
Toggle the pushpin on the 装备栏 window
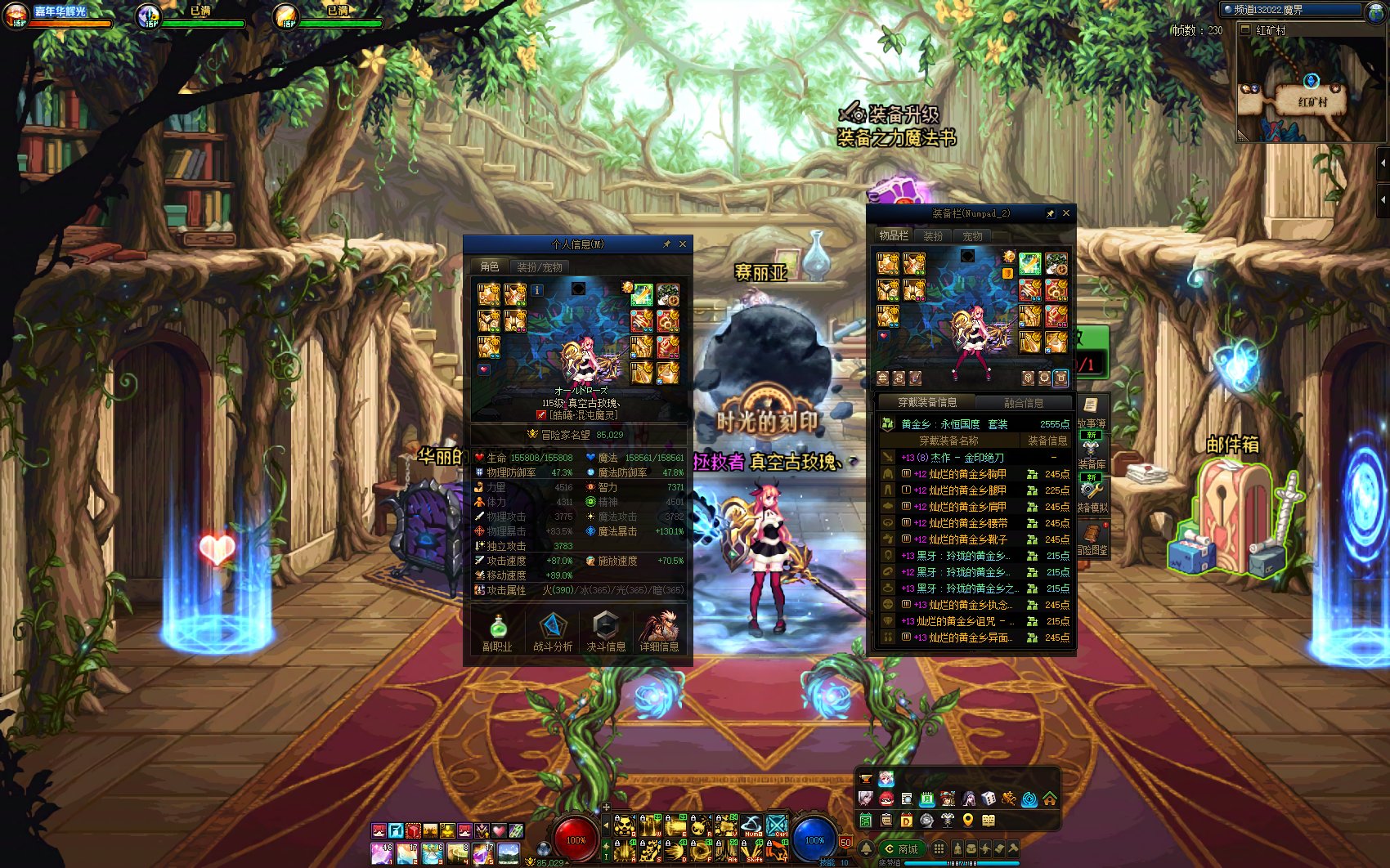(1051, 213)
